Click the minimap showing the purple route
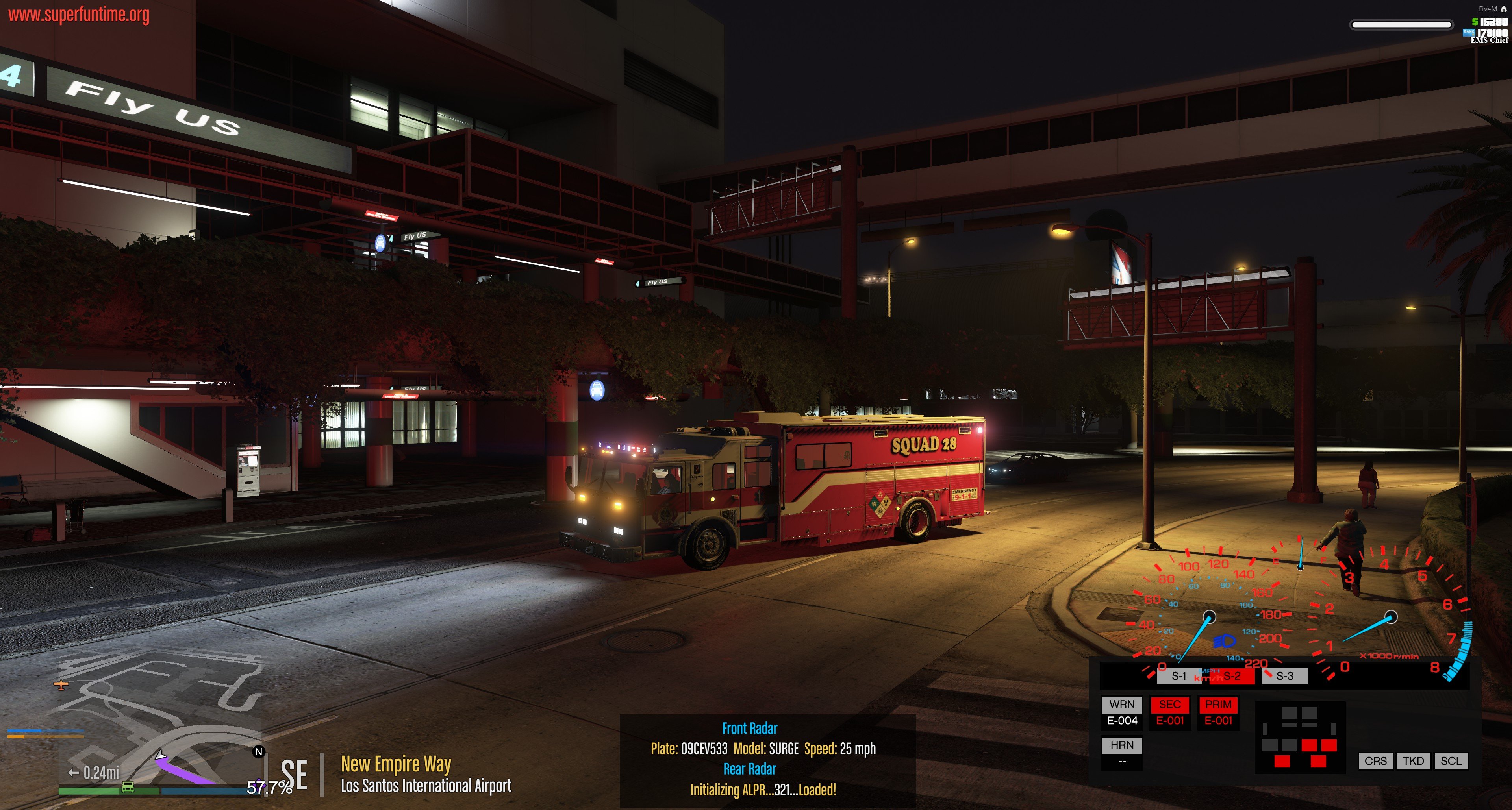1512x810 pixels. (x=158, y=716)
